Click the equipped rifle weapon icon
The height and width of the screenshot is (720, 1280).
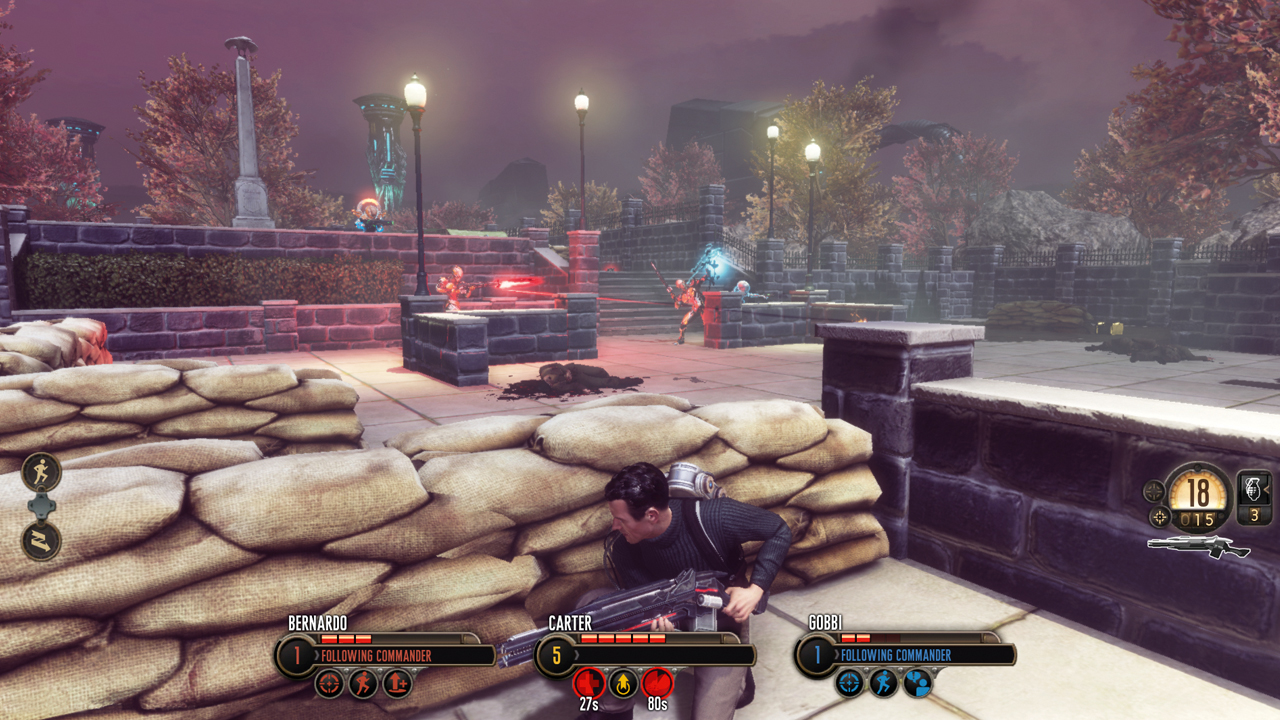[x=1198, y=546]
